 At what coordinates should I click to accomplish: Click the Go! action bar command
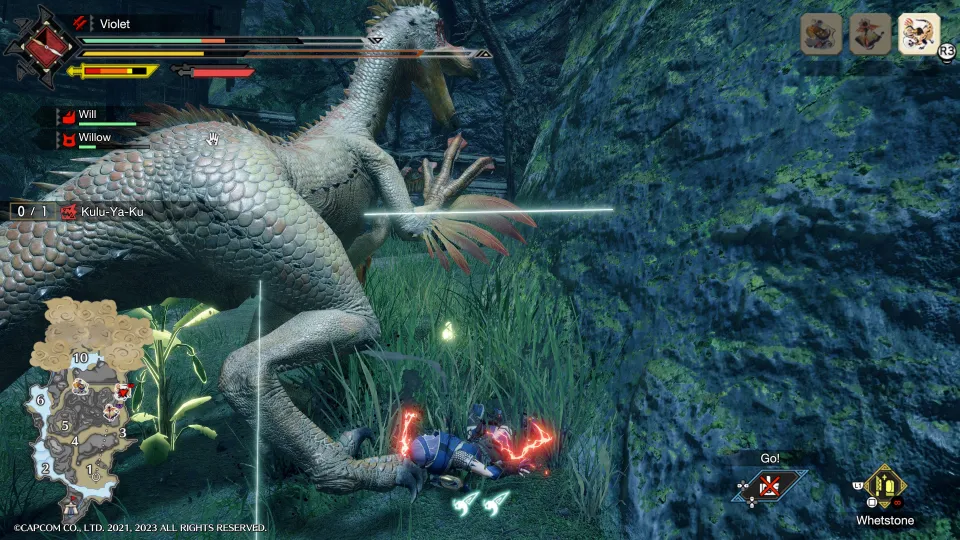click(x=769, y=486)
